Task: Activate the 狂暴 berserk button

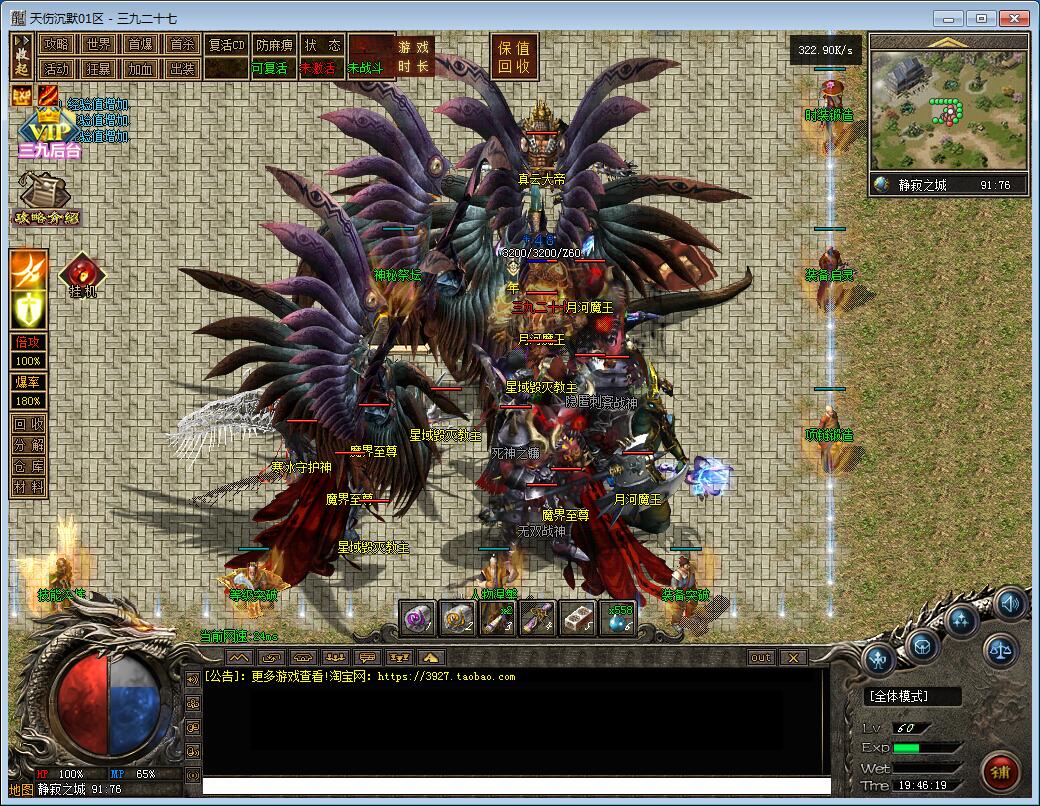Action: point(98,69)
